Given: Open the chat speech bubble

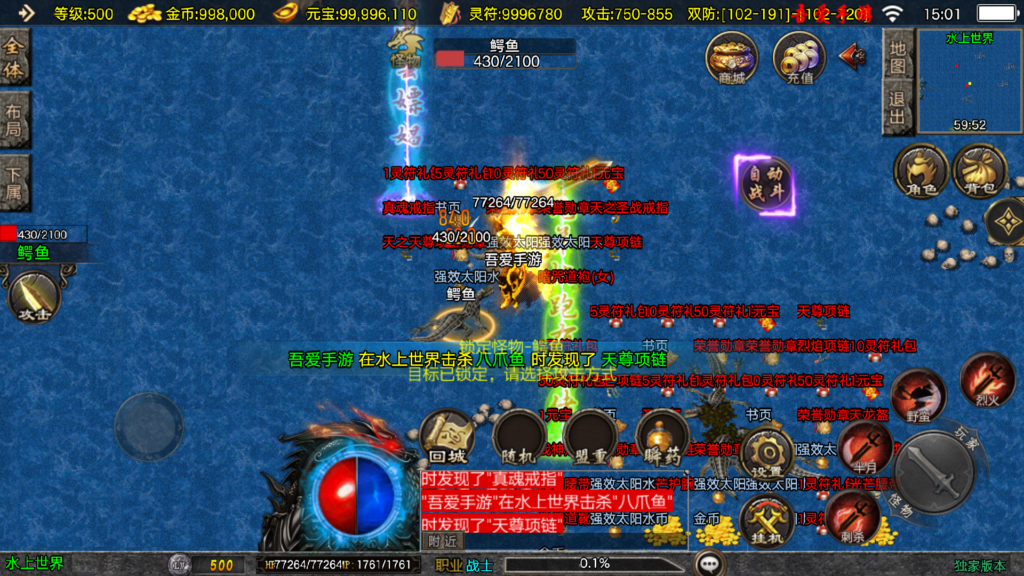Looking at the screenshot, I should tap(709, 563).
